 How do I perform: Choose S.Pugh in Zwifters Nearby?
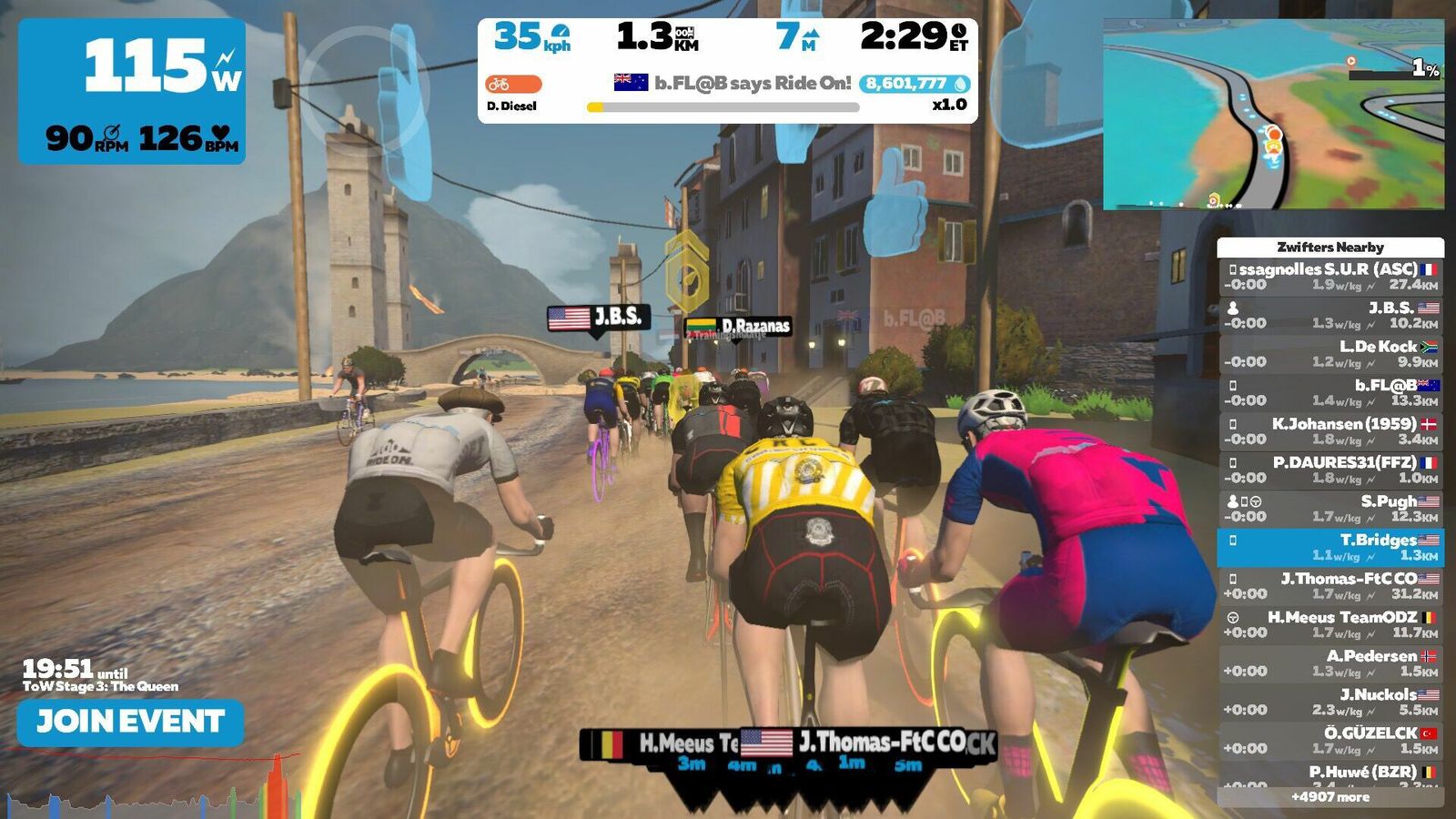pyautogui.click(x=1330, y=509)
